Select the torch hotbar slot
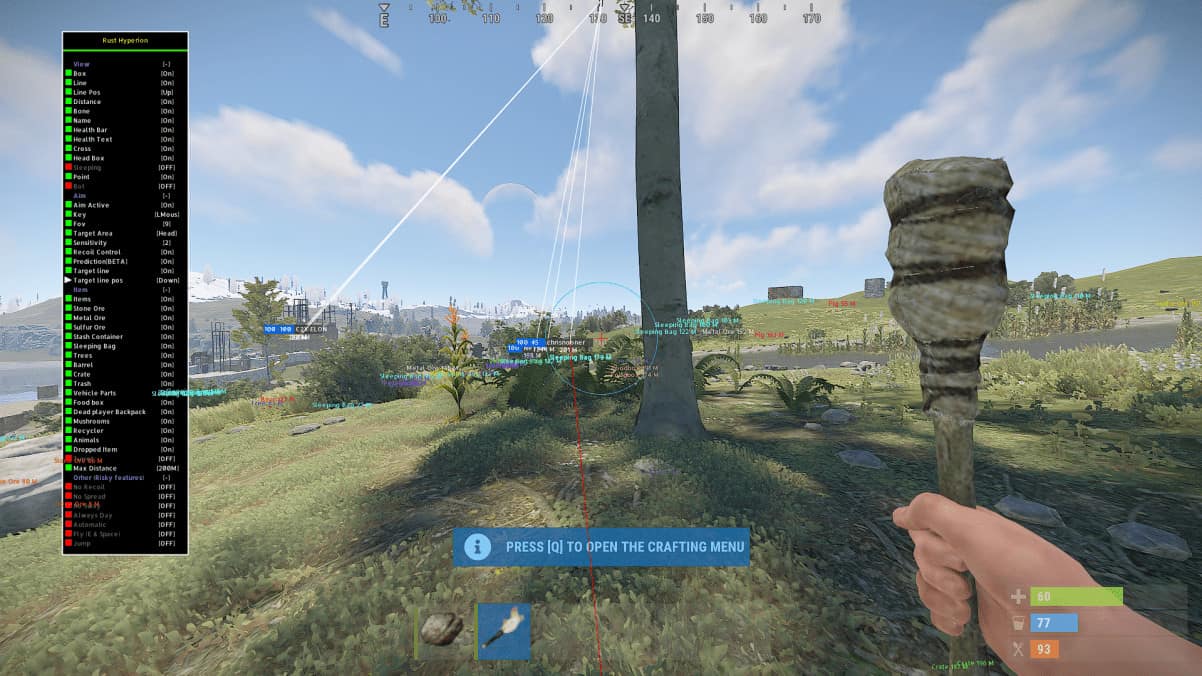This screenshot has width=1202, height=676. point(504,631)
